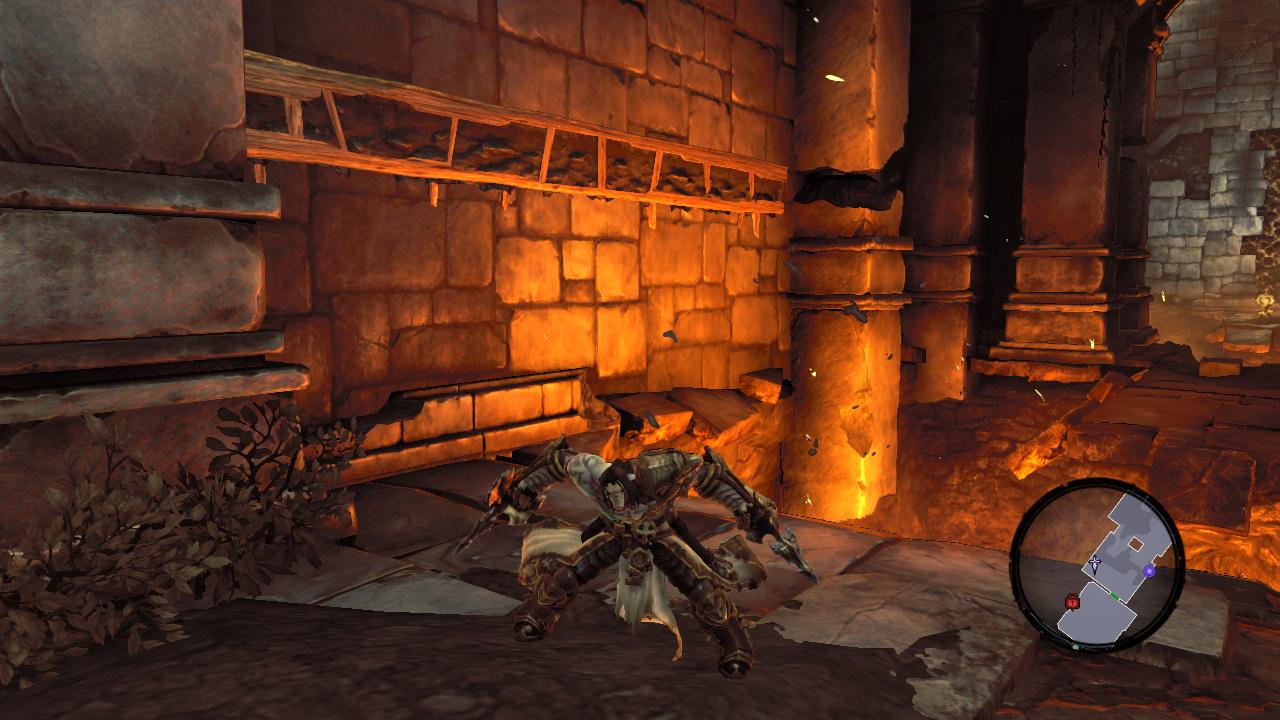The height and width of the screenshot is (720, 1280).
Task: Click the green doorway marker on minimap
Action: tap(1115, 595)
